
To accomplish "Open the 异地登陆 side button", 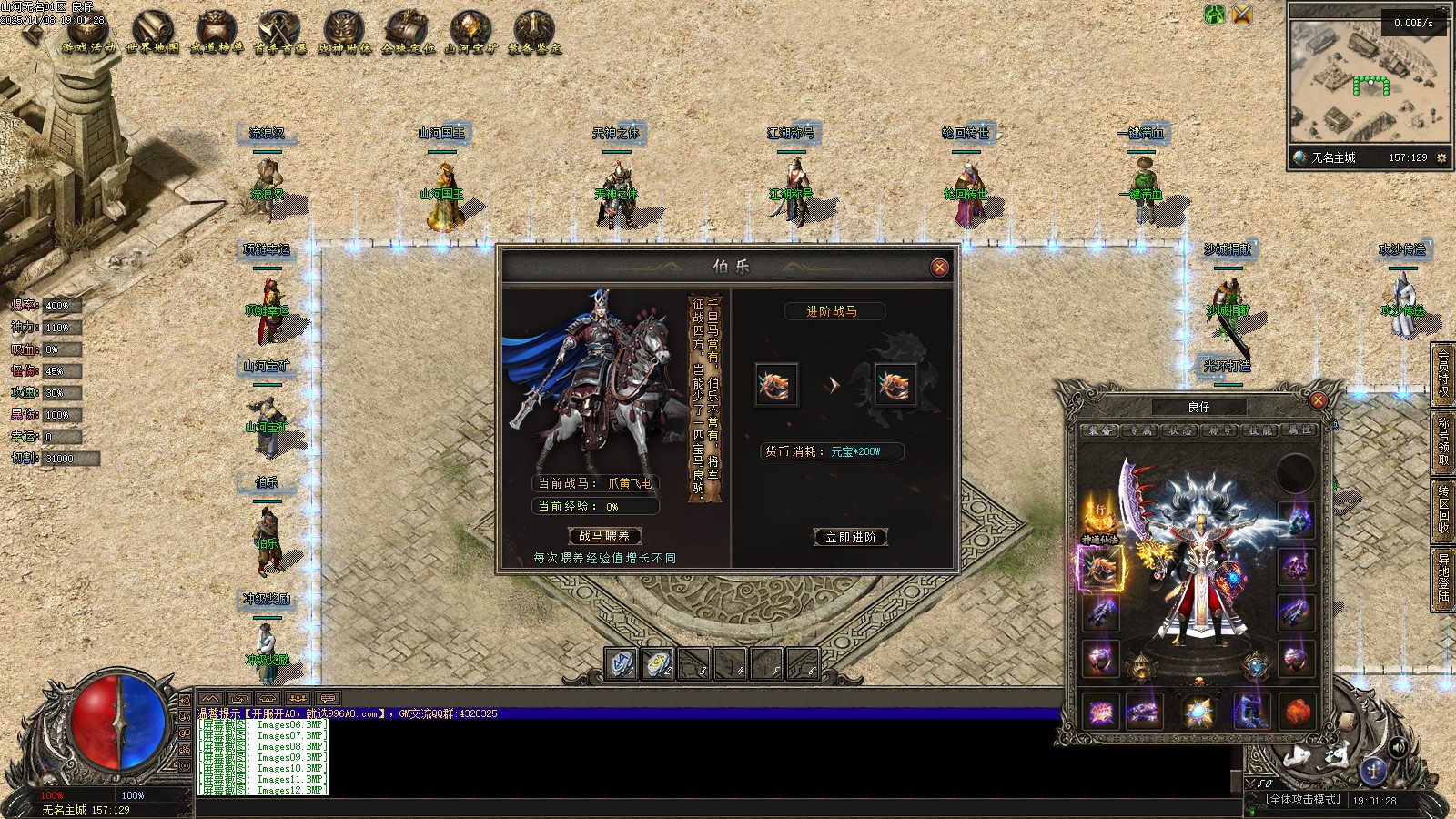I will (x=1443, y=577).
